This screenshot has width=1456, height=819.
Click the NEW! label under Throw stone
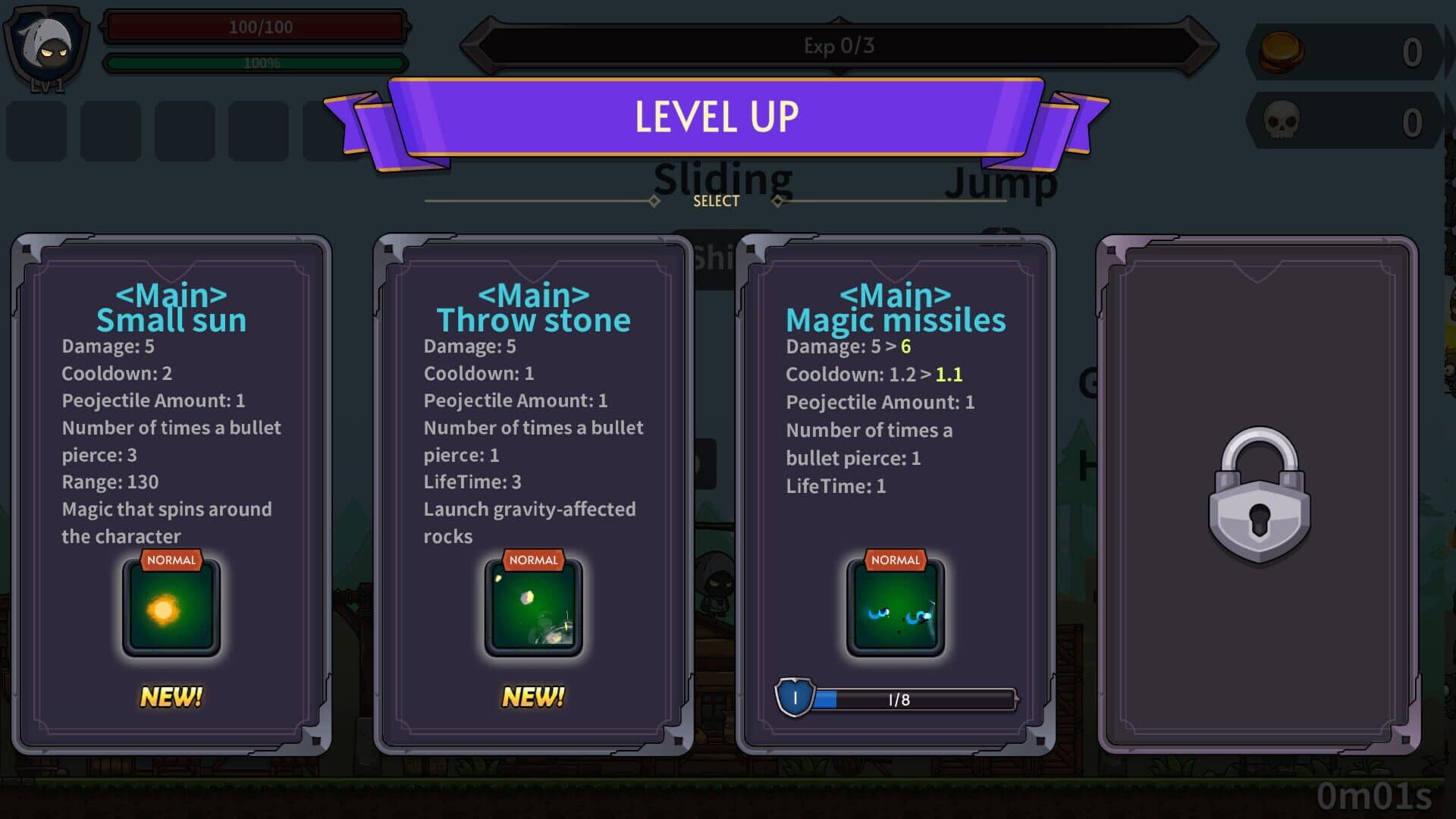point(533,695)
